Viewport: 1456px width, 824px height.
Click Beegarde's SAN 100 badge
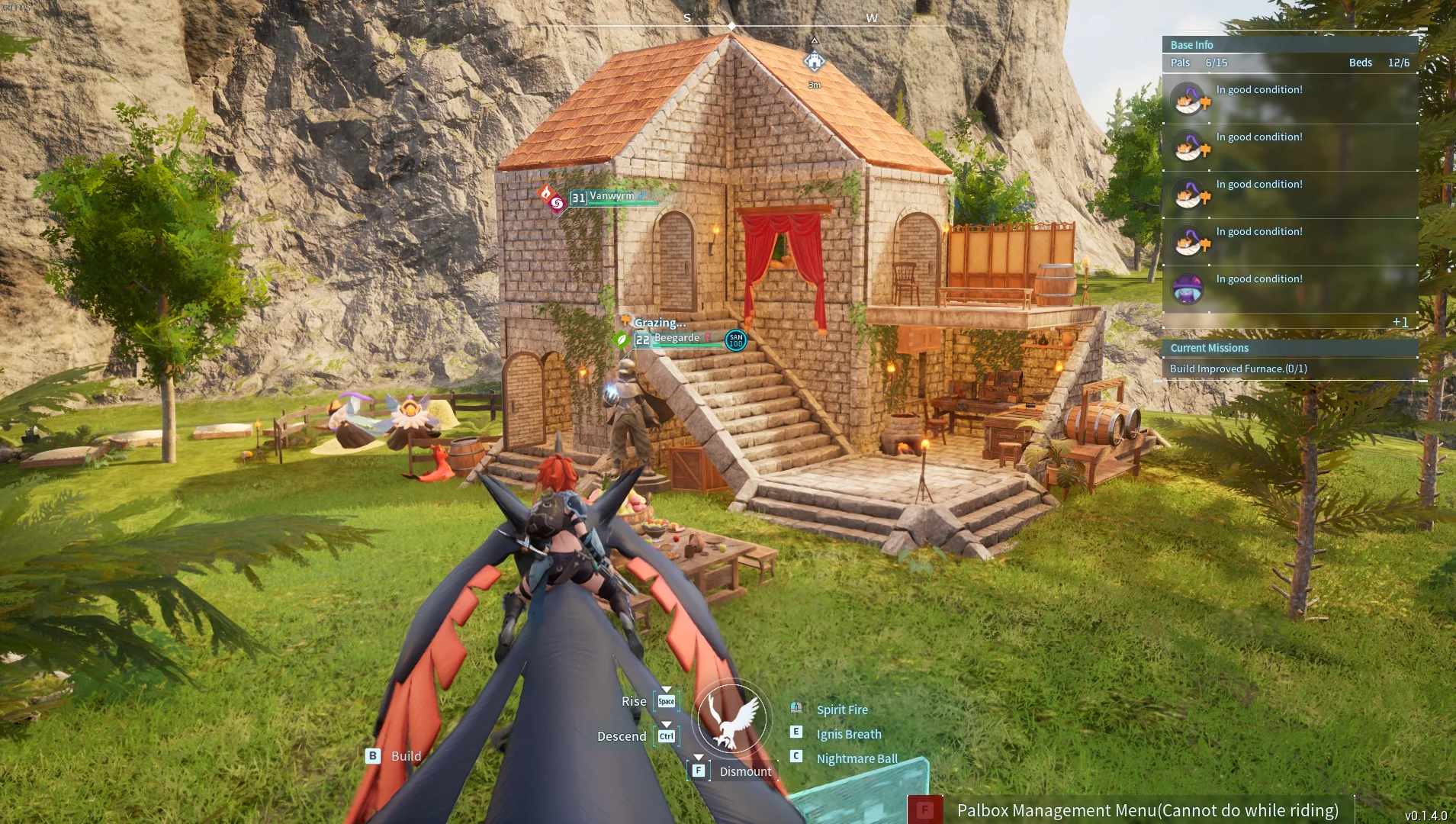tap(735, 340)
